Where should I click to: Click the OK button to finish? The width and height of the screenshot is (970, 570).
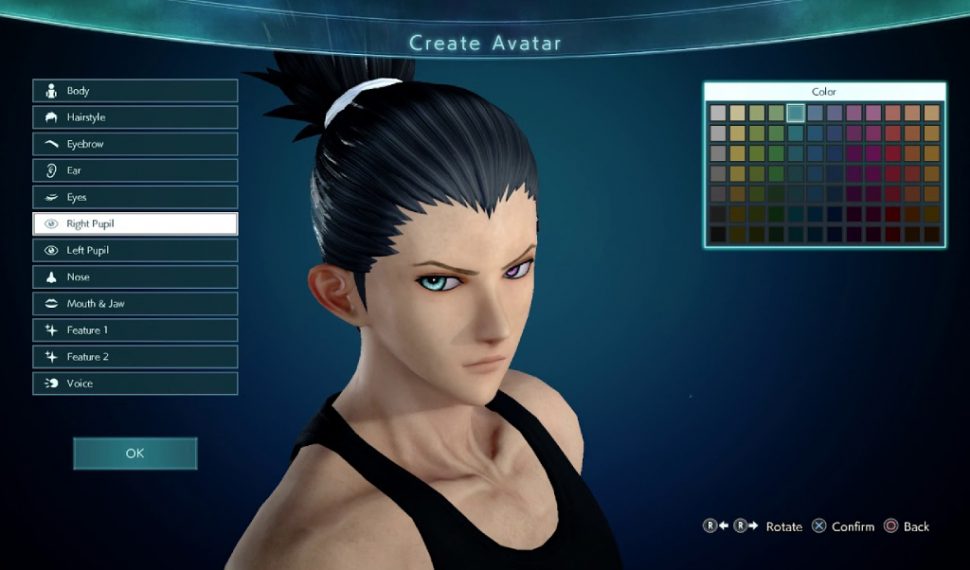click(x=135, y=453)
